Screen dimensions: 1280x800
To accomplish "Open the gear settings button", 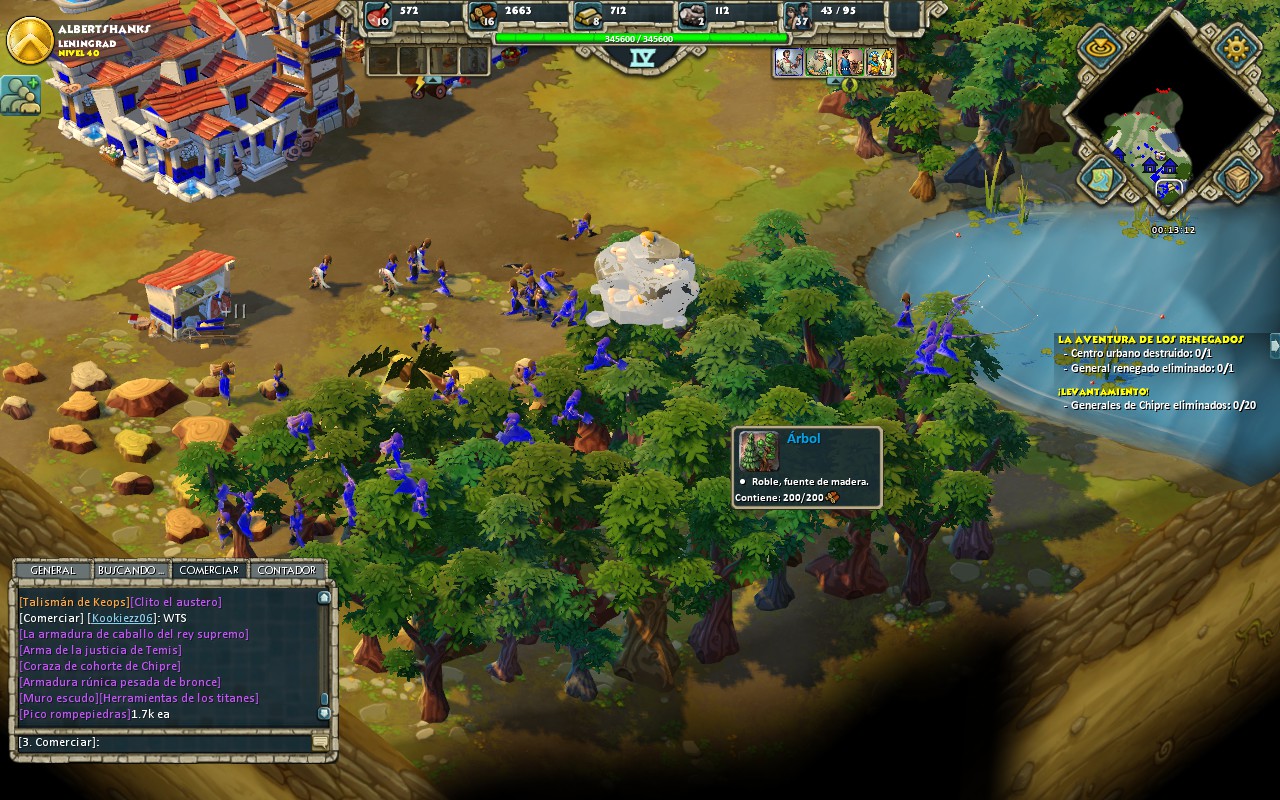I will 1235,46.
